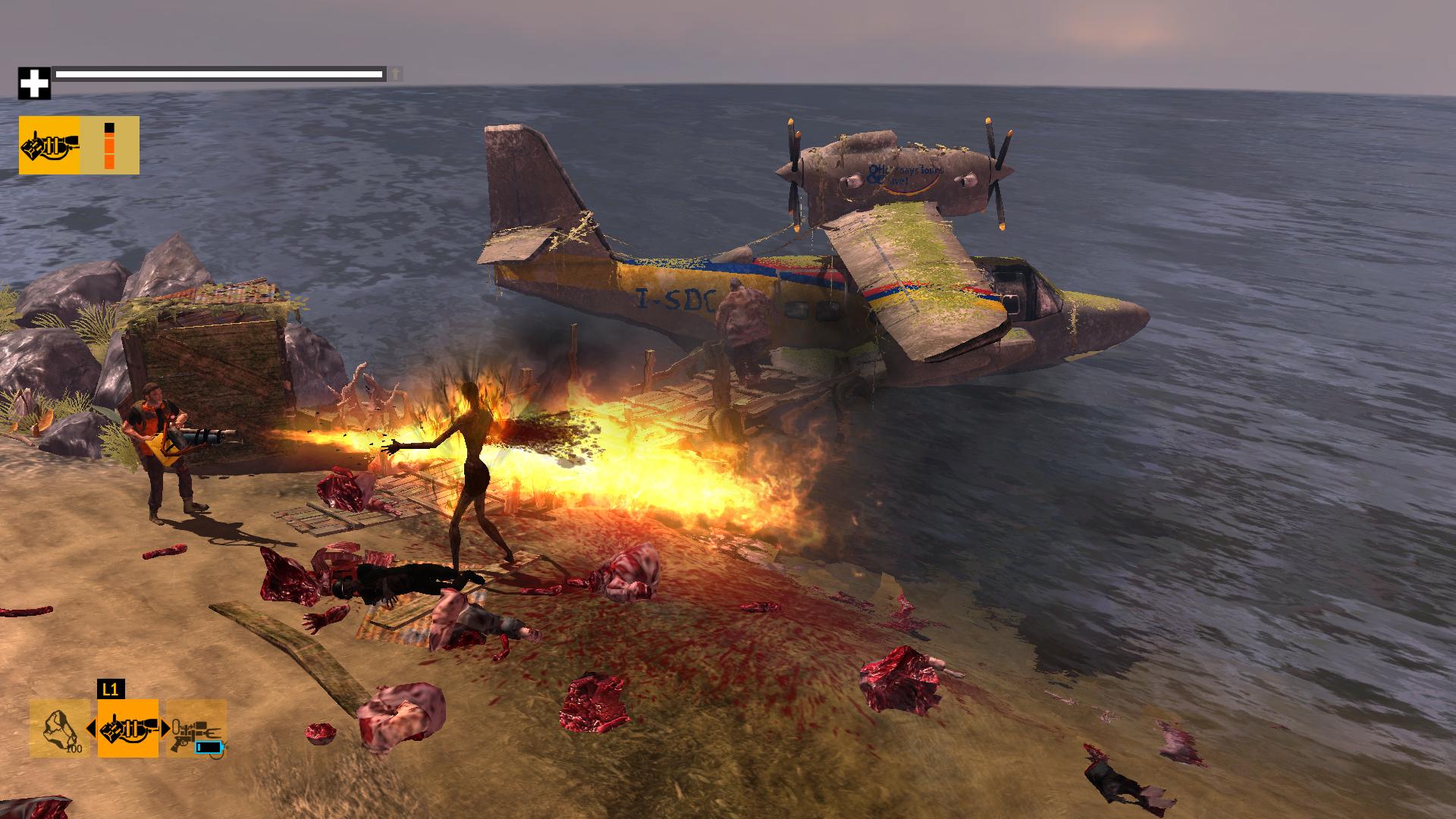Click the health cross icon

point(33,82)
